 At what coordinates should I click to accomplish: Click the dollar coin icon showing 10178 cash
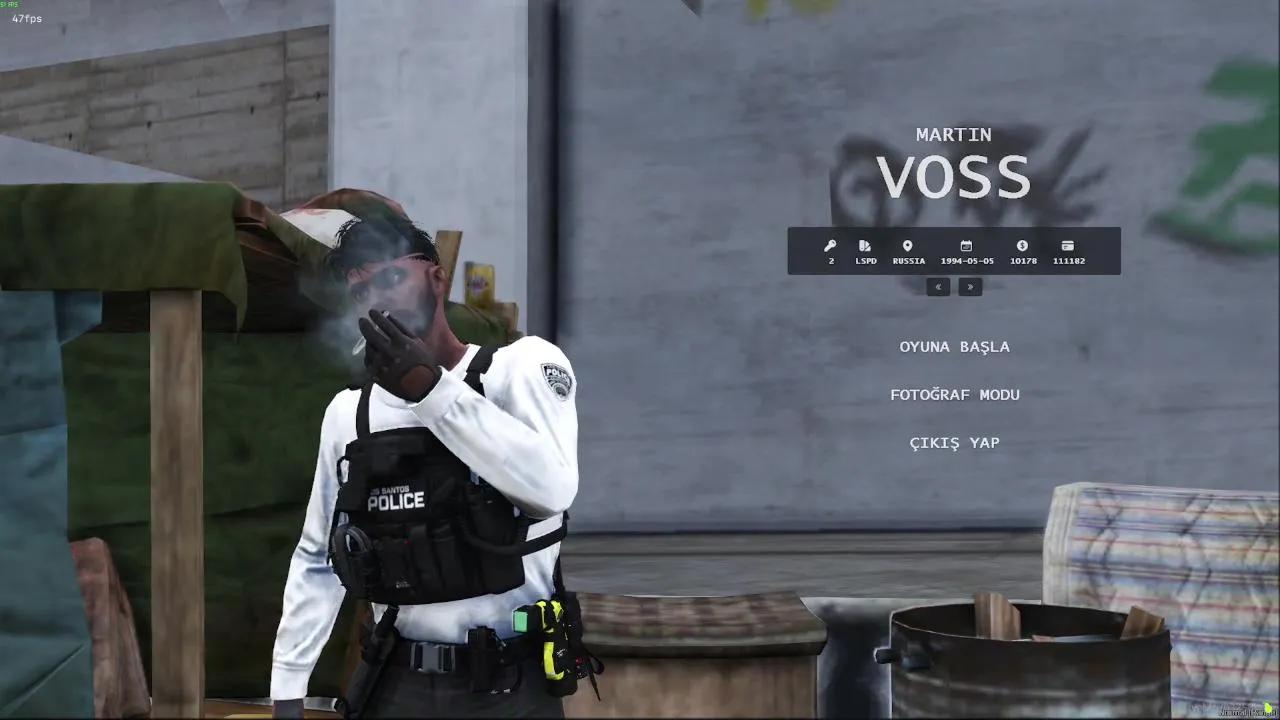coord(1022,245)
